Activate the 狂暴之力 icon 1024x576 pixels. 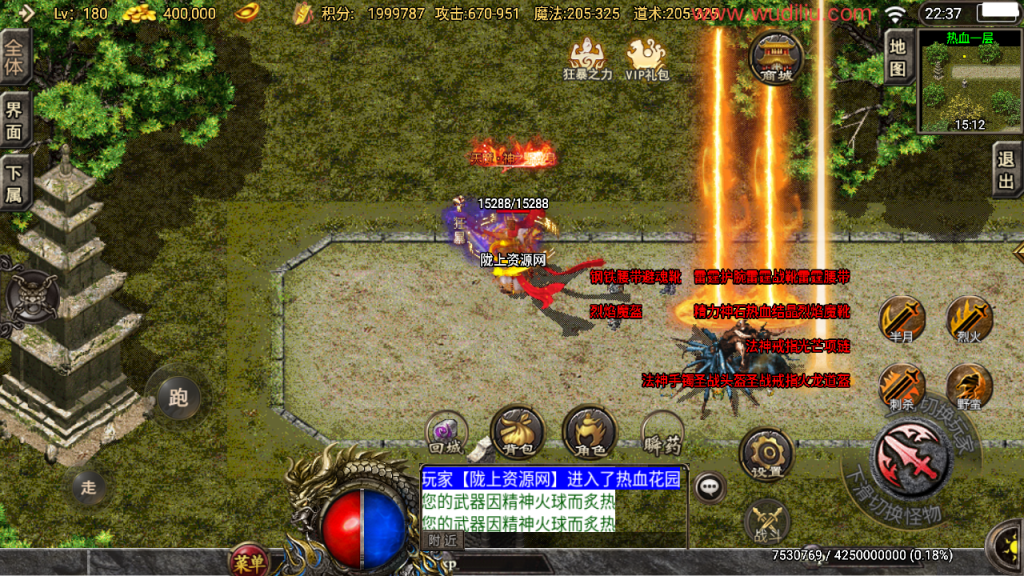click(x=586, y=58)
